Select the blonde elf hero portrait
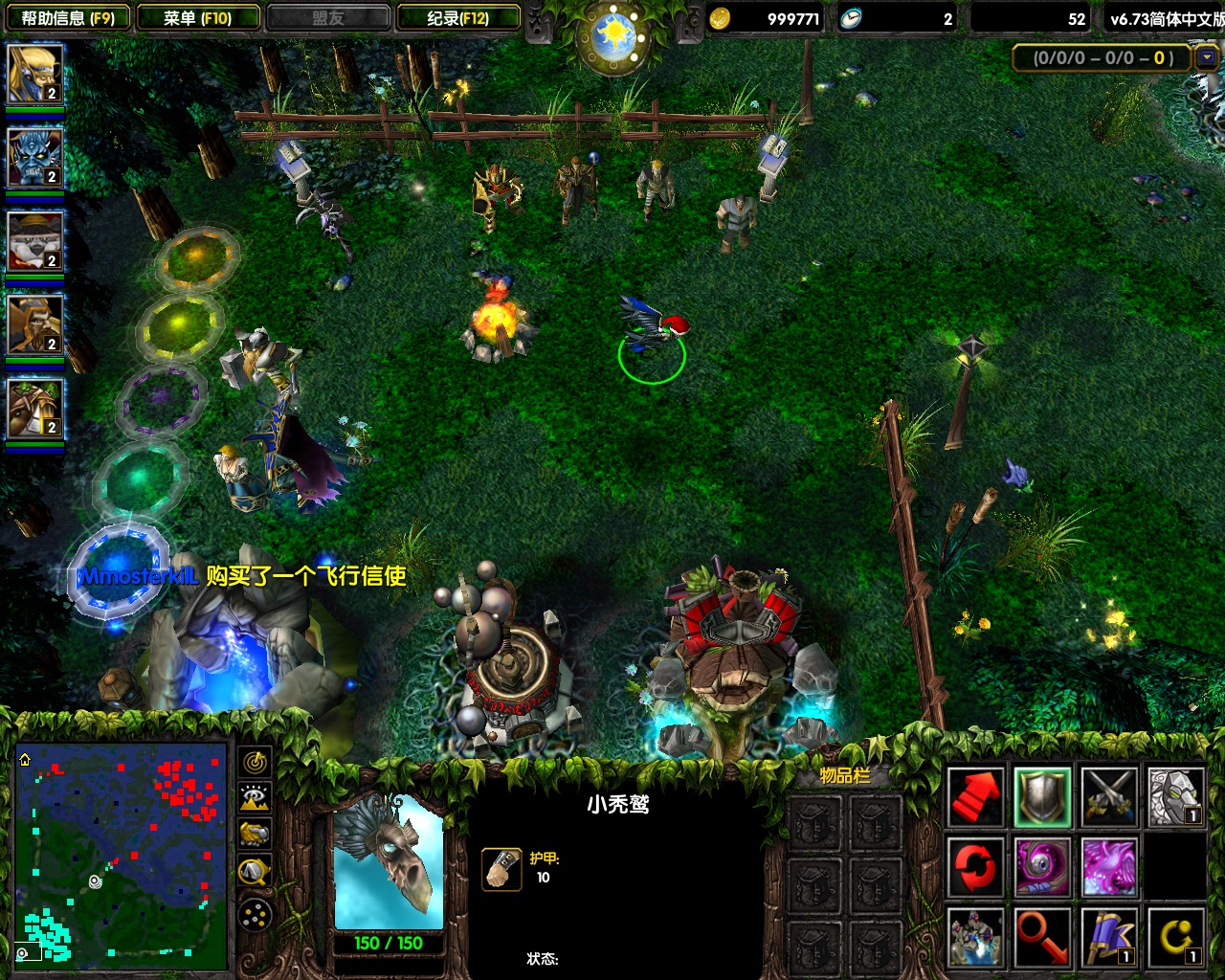The image size is (1225, 980). click(x=34, y=74)
